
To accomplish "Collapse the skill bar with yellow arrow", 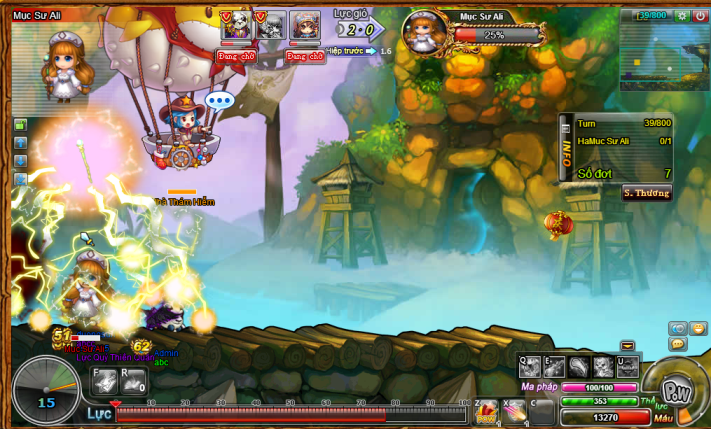I will tap(627, 346).
